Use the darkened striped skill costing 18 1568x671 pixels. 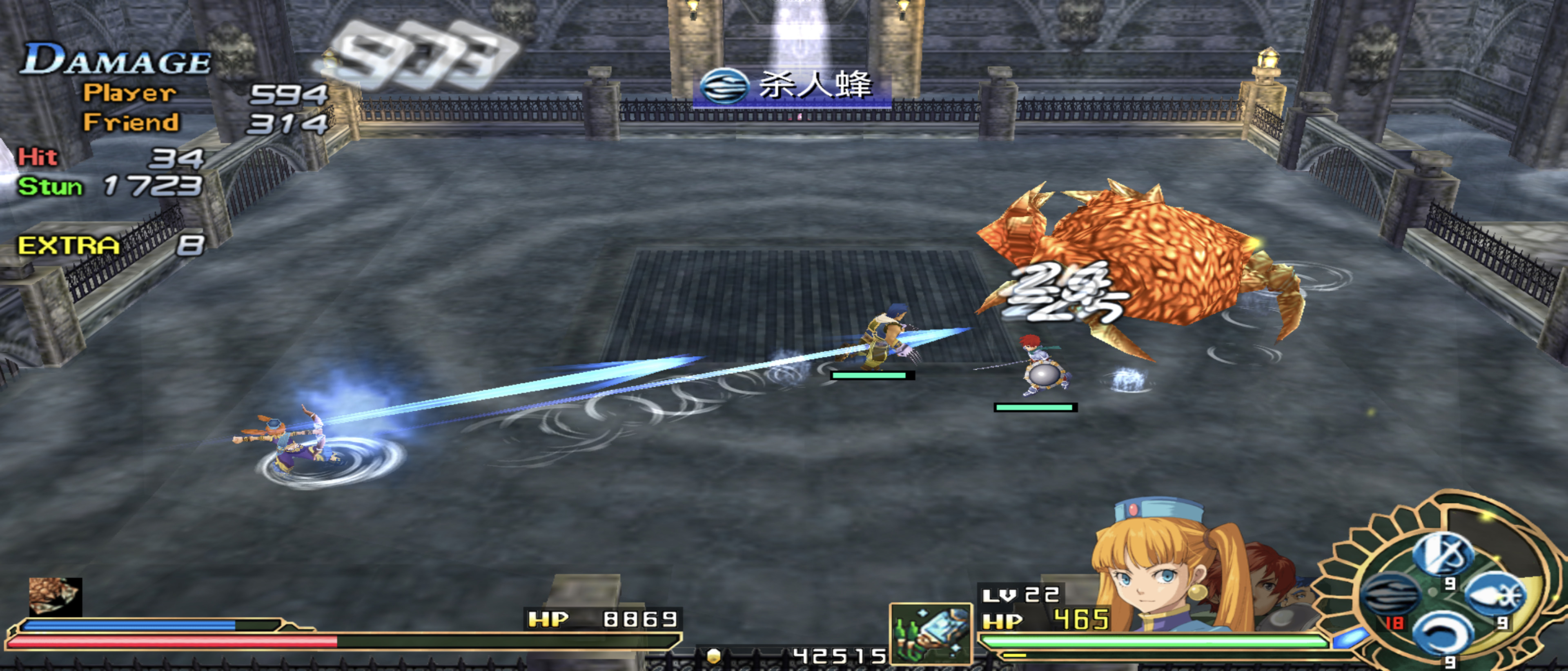[1390, 595]
